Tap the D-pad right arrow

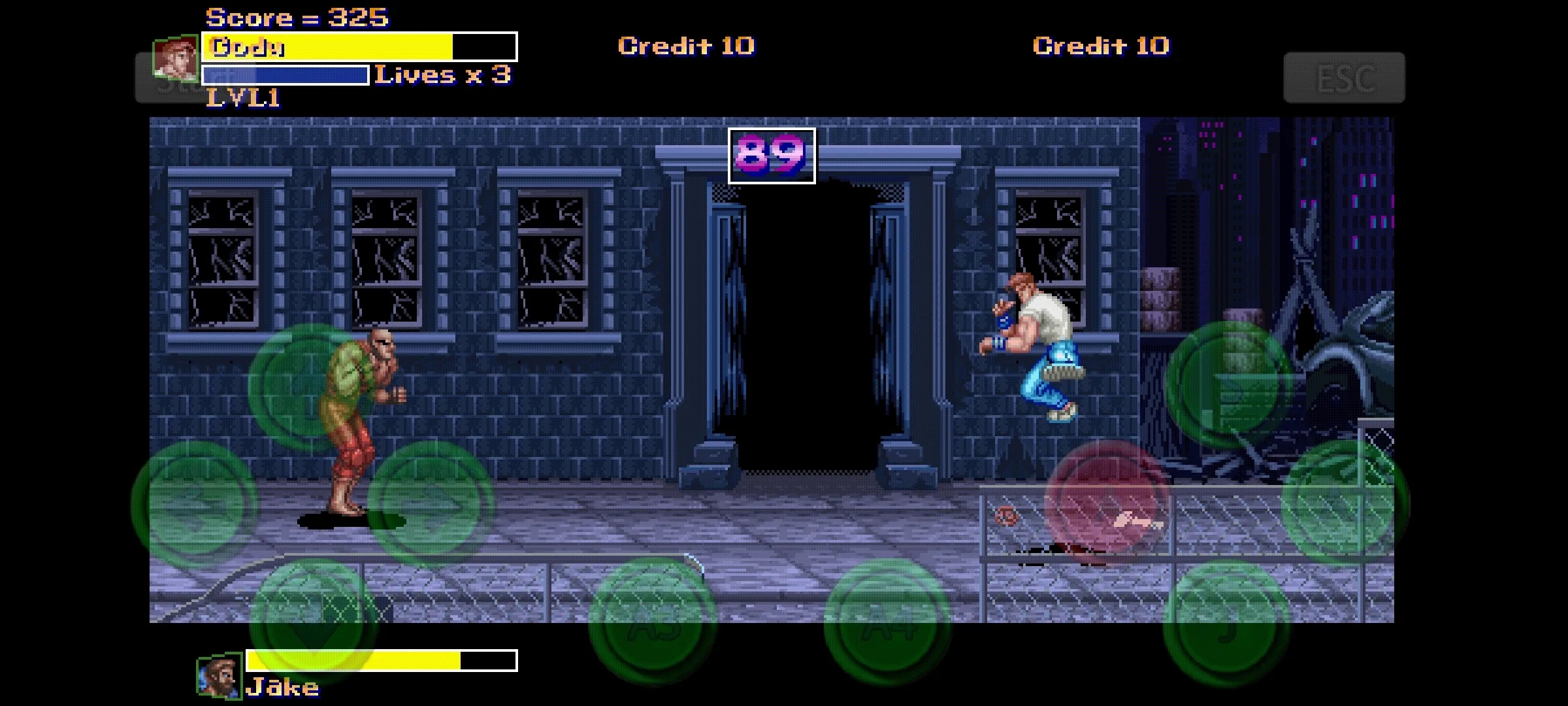pyautogui.click(x=430, y=504)
